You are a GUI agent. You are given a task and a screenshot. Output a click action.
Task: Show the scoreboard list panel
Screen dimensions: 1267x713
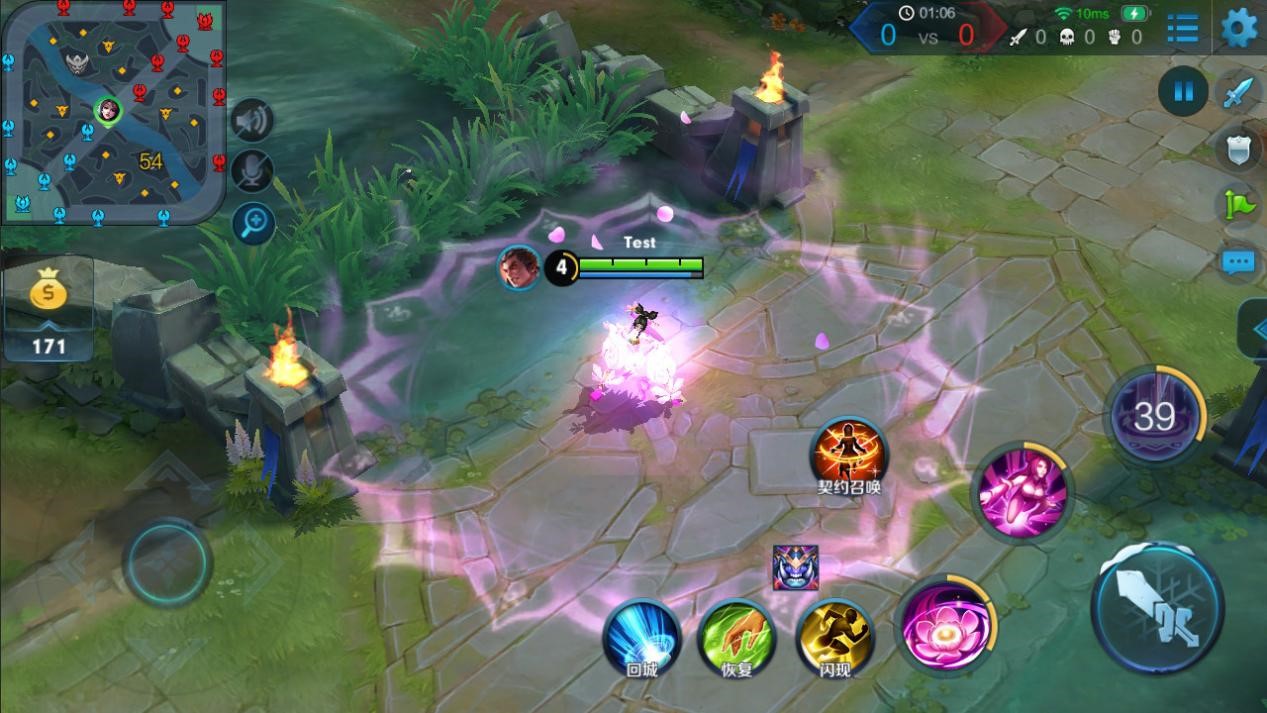pyautogui.click(x=1183, y=28)
